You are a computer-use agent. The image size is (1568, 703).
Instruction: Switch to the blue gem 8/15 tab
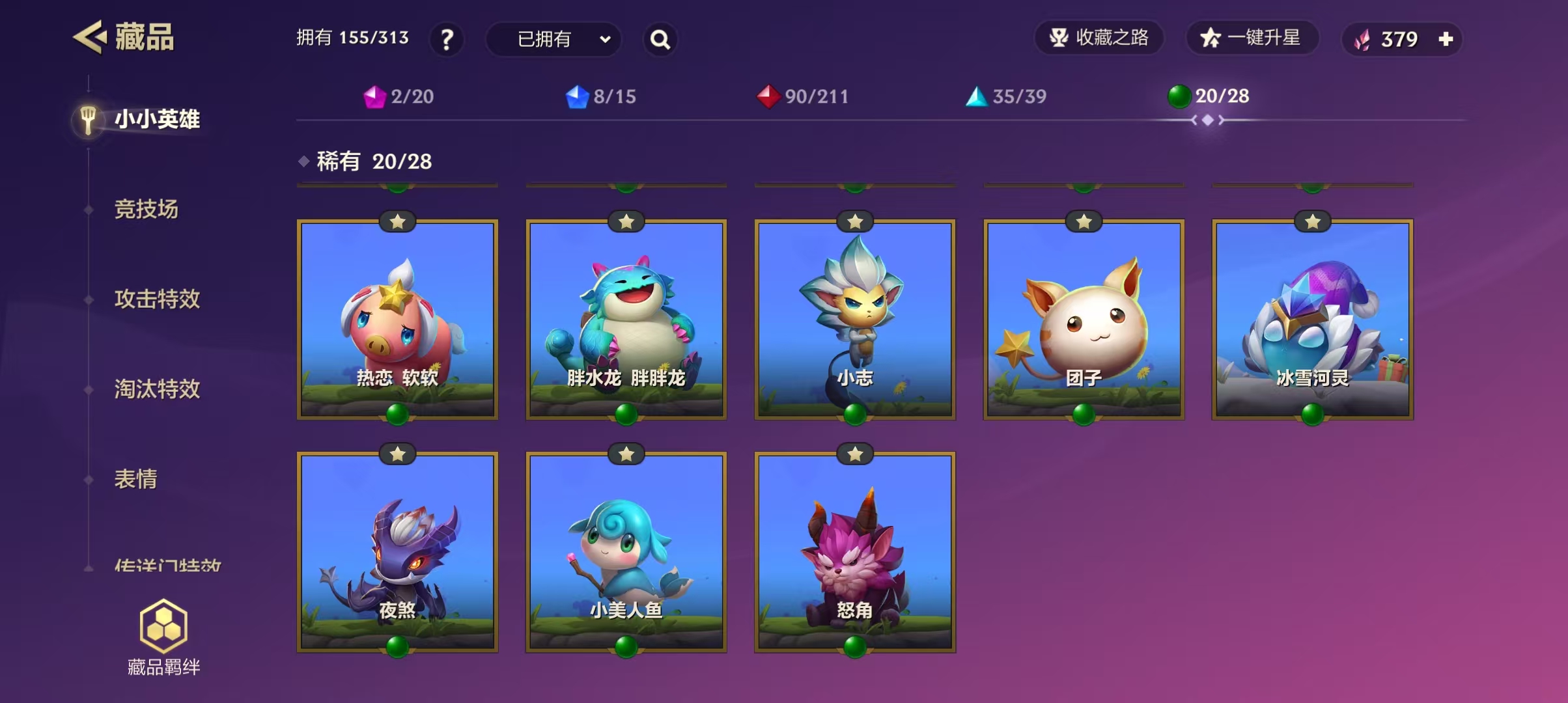pos(601,97)
